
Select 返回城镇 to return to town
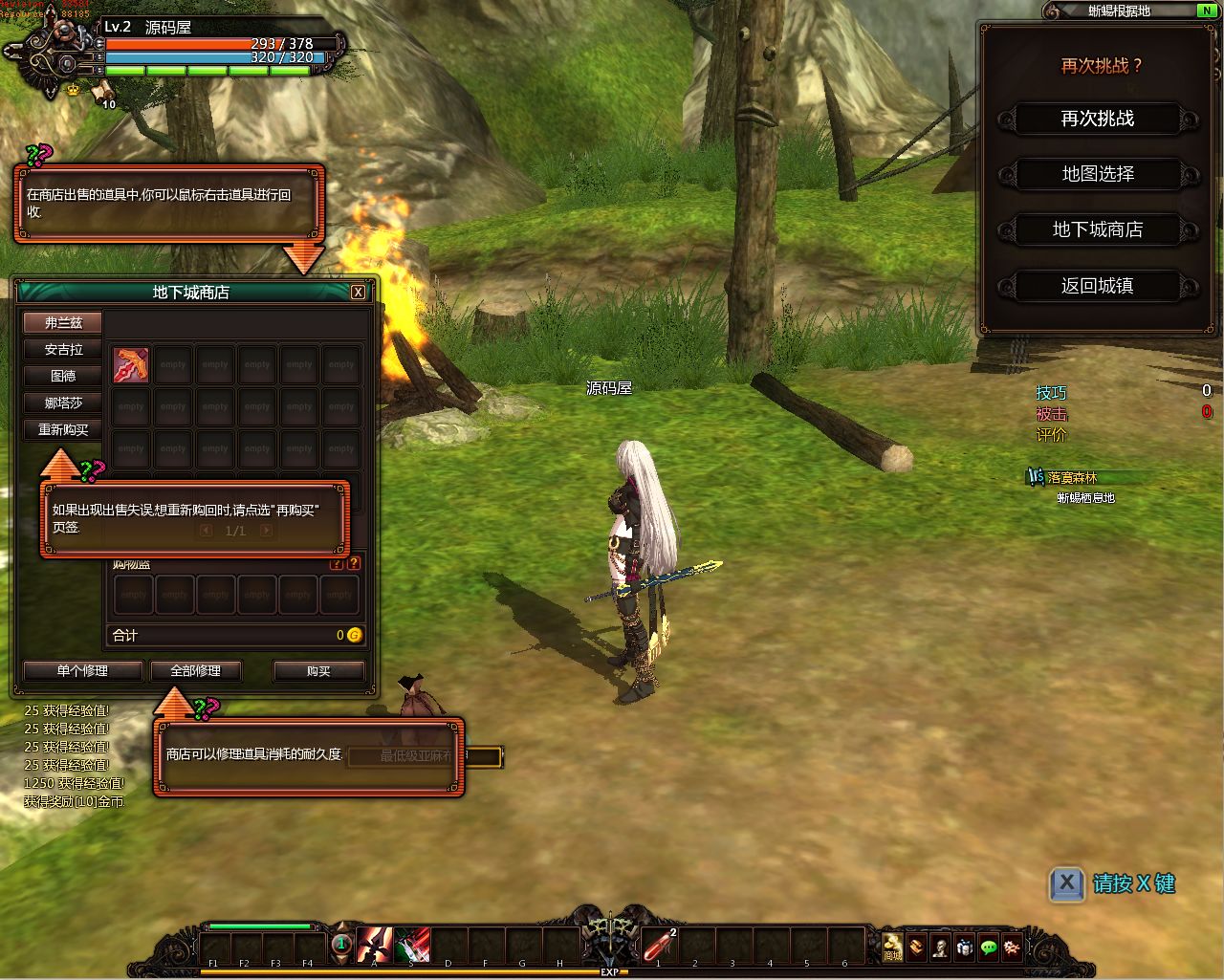[x=1097, y=286]
